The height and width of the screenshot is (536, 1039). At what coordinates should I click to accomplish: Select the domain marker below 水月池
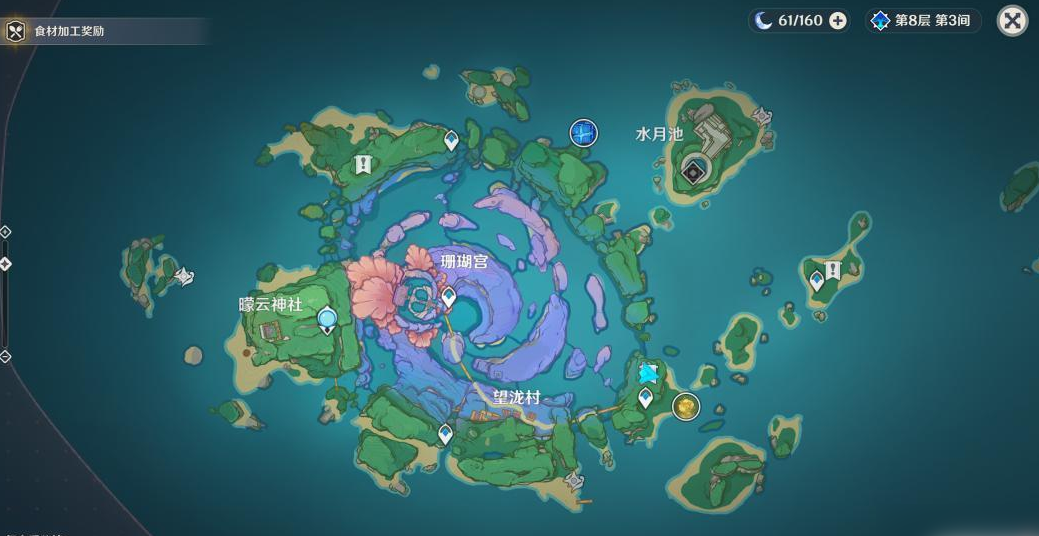click(x=694, y=172)
